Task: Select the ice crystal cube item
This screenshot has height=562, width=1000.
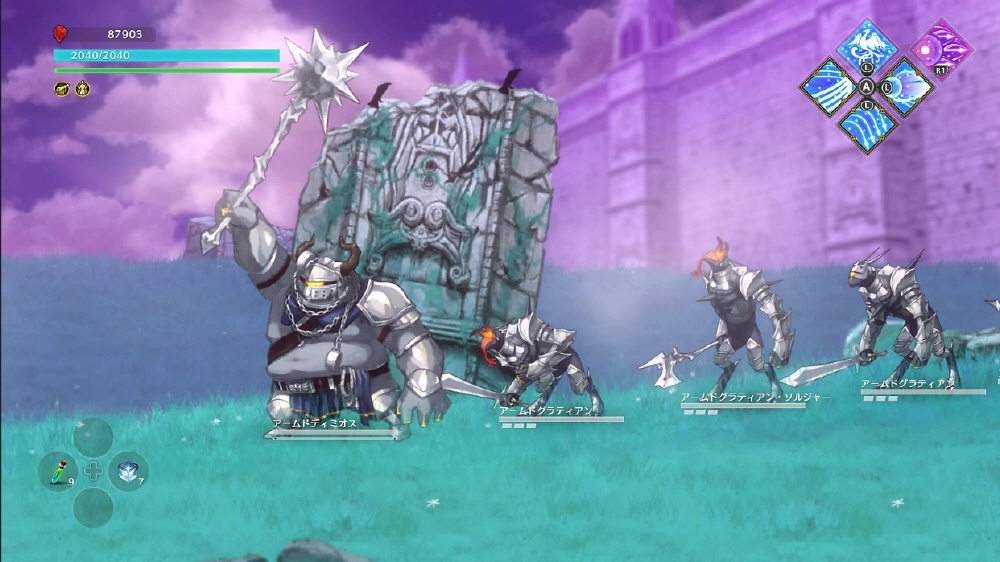Action: click(x=127, y=470)
